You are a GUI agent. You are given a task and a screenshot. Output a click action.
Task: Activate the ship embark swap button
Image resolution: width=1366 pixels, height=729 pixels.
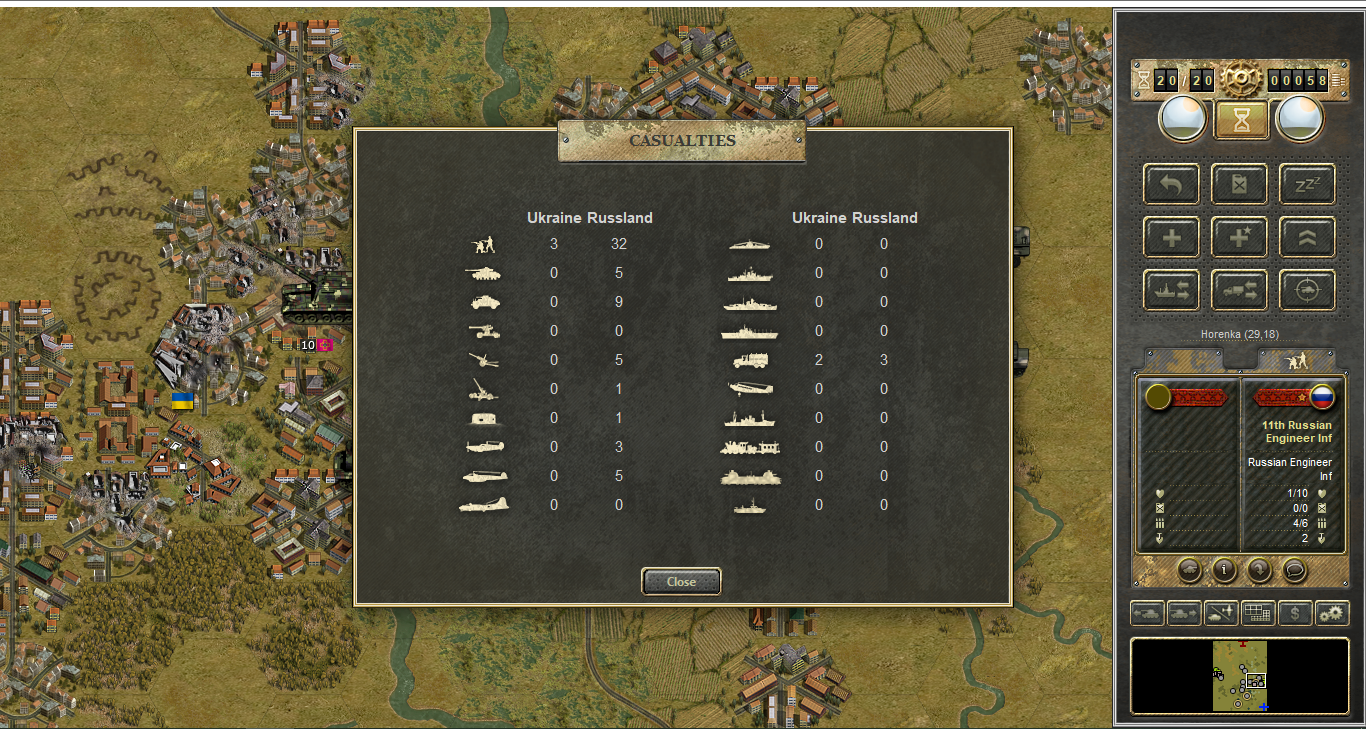1172,290
